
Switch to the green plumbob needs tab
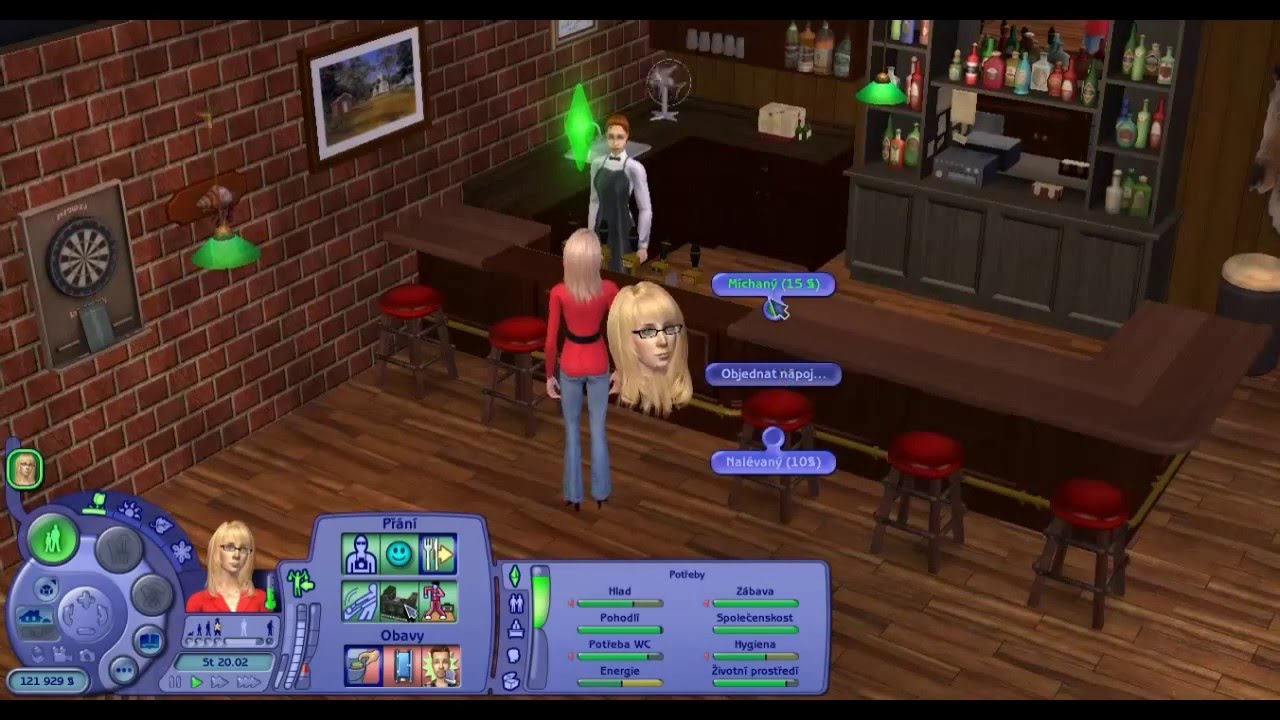(x=515, y=576)
